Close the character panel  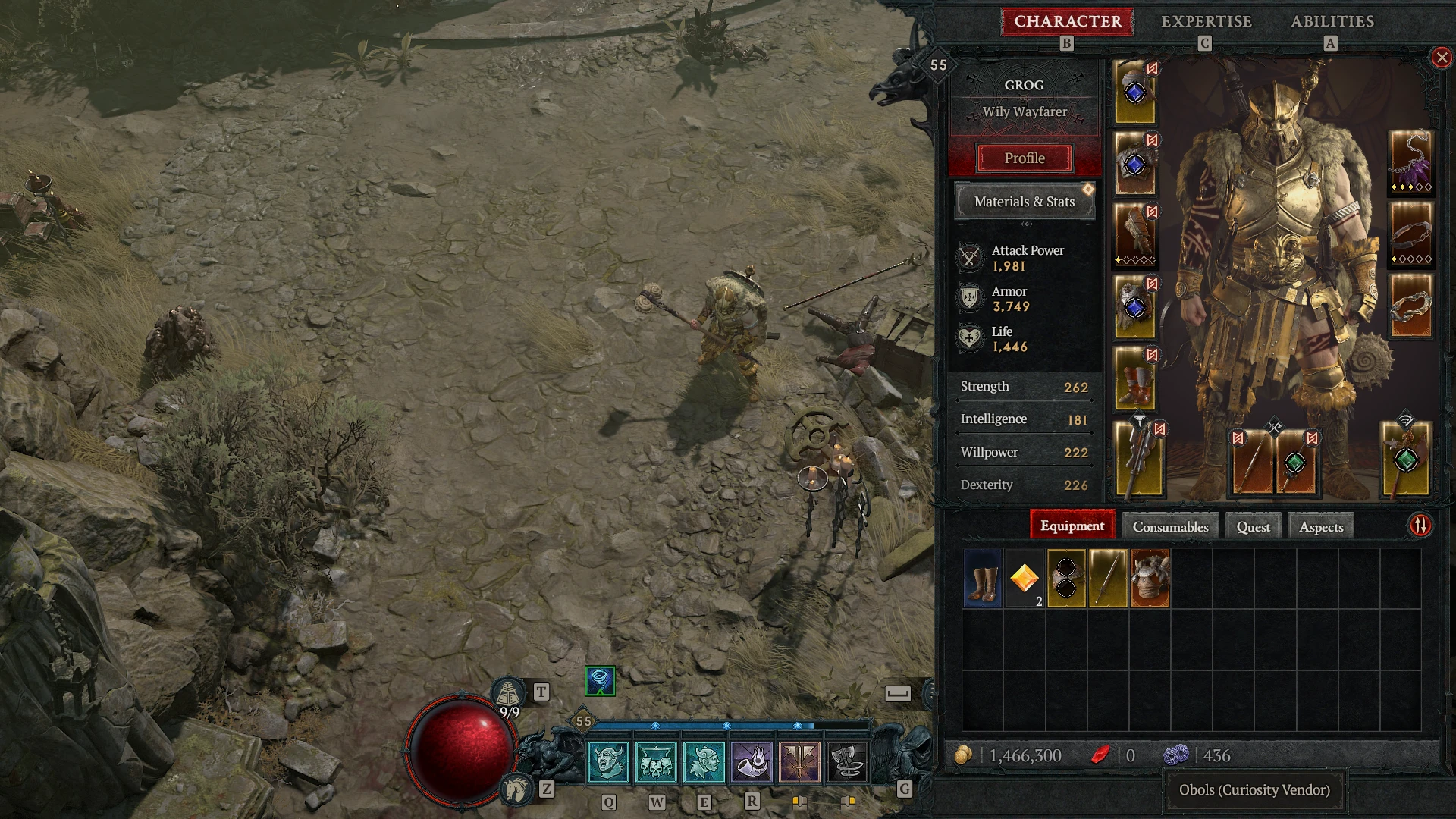tap(1441, 58)
